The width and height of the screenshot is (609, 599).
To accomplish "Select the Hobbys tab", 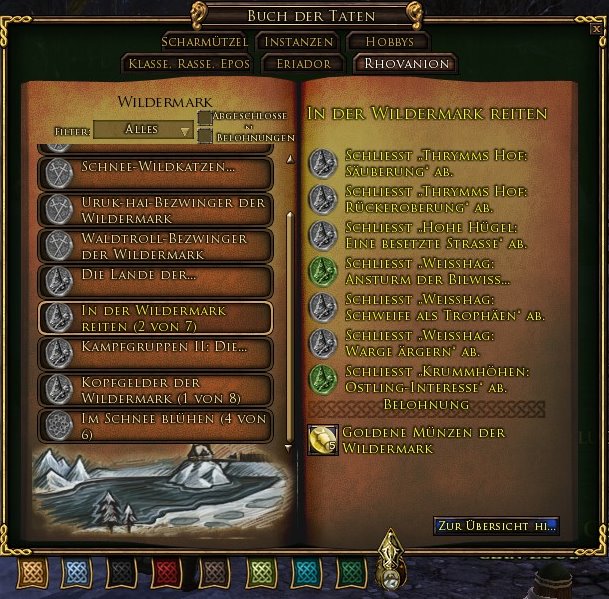I will [x=387, y=42].
